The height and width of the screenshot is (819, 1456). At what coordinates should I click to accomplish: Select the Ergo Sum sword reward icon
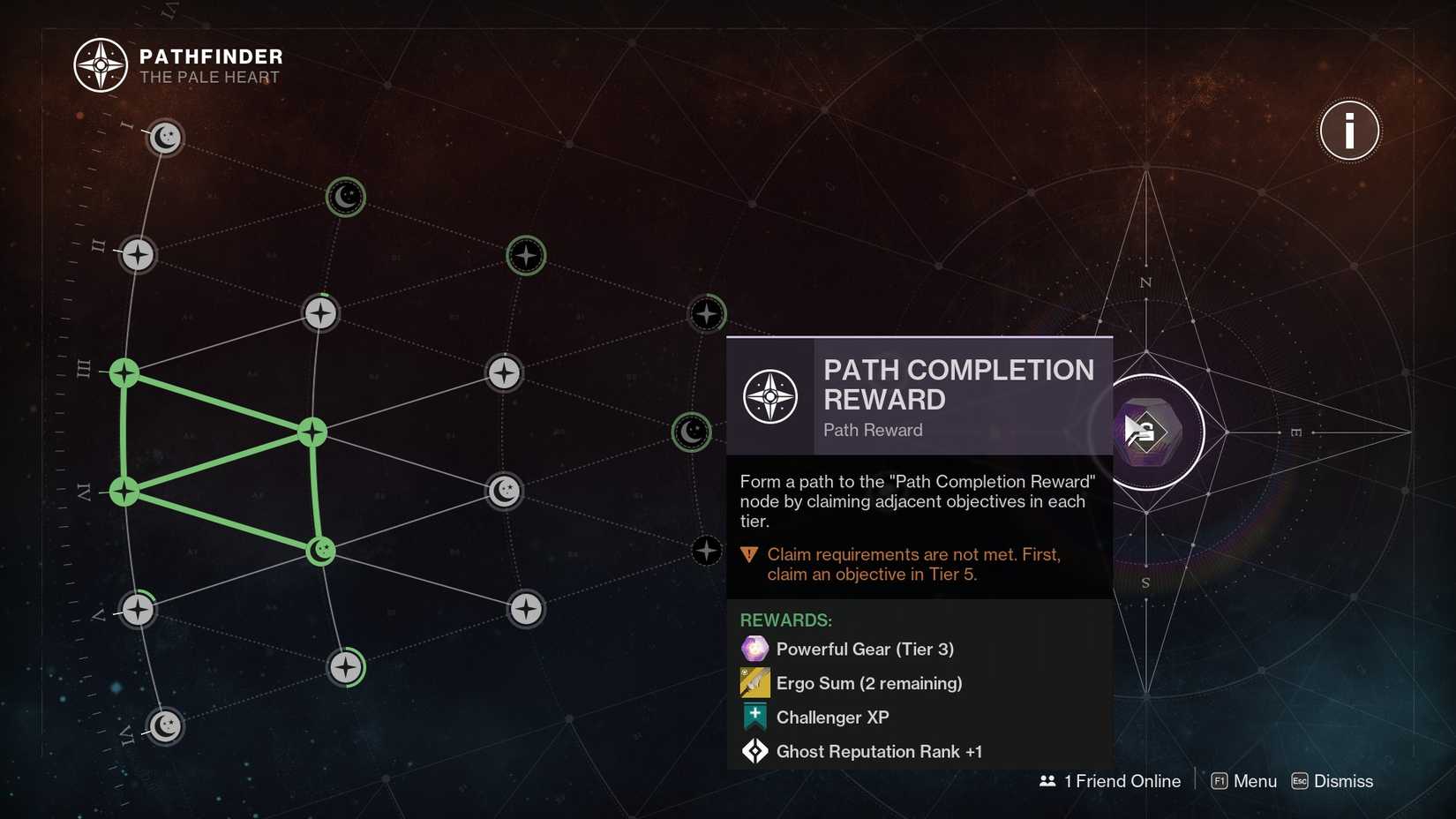(x=754, y=682)
